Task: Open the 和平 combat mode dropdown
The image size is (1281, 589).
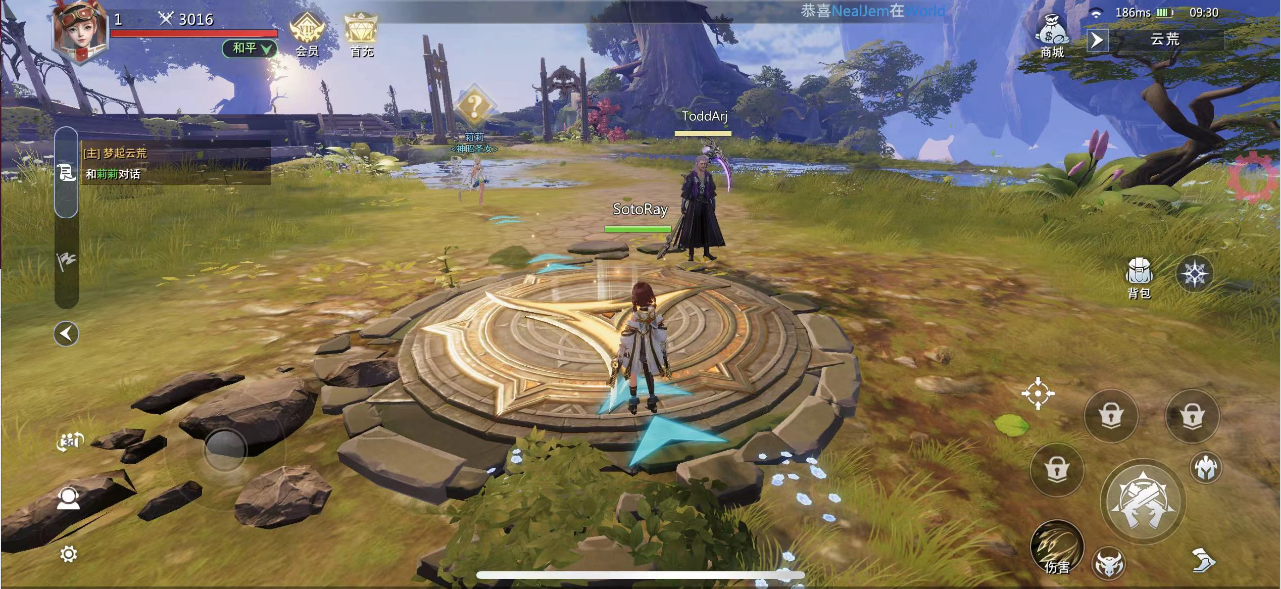Action: tap(249, 48)
